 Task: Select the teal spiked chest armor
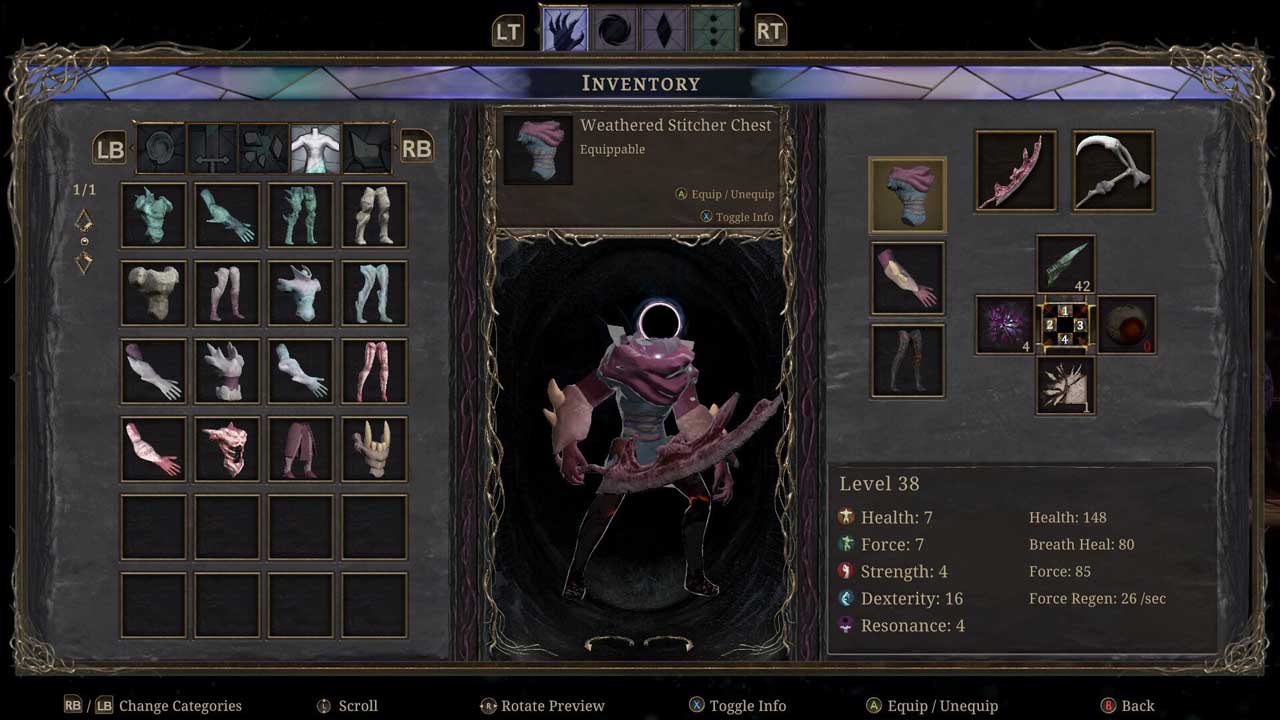point(154,215)
